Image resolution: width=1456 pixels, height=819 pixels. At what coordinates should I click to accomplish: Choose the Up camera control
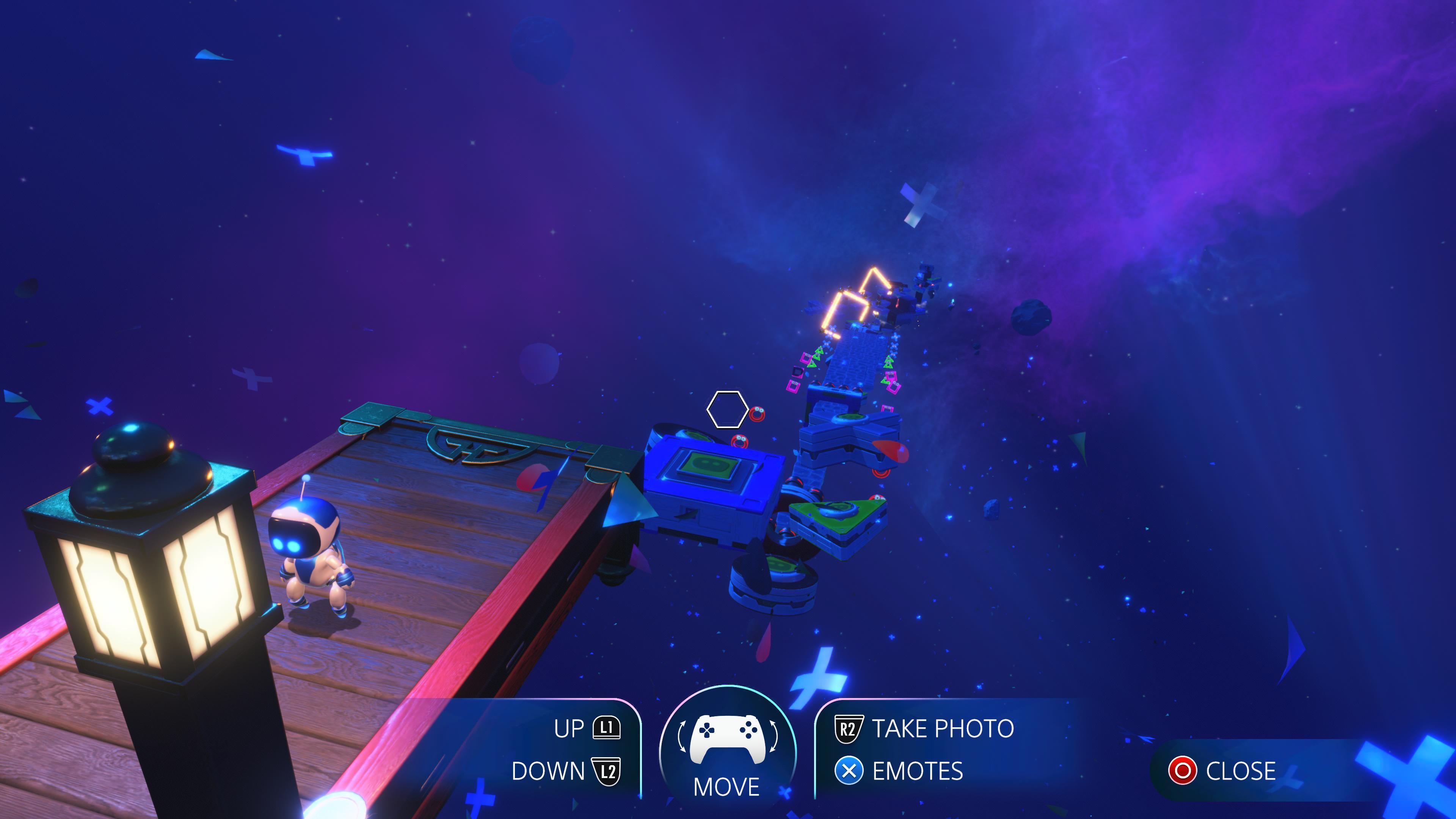click(588, 728)
